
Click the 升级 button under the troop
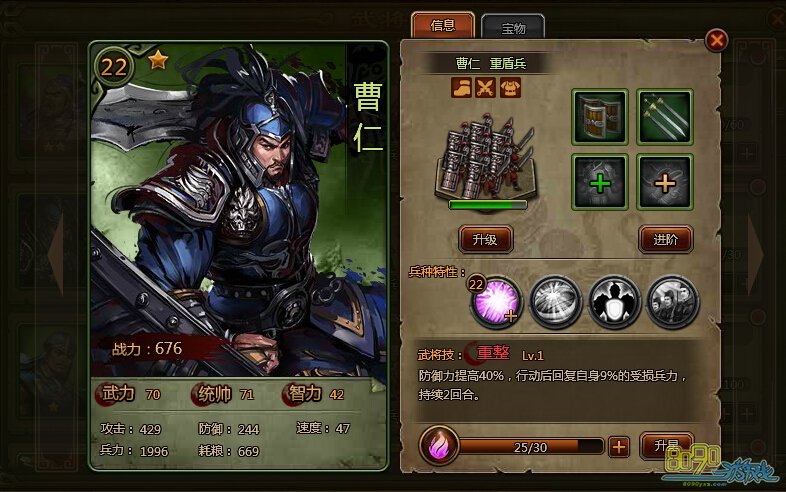pos(485,239)
